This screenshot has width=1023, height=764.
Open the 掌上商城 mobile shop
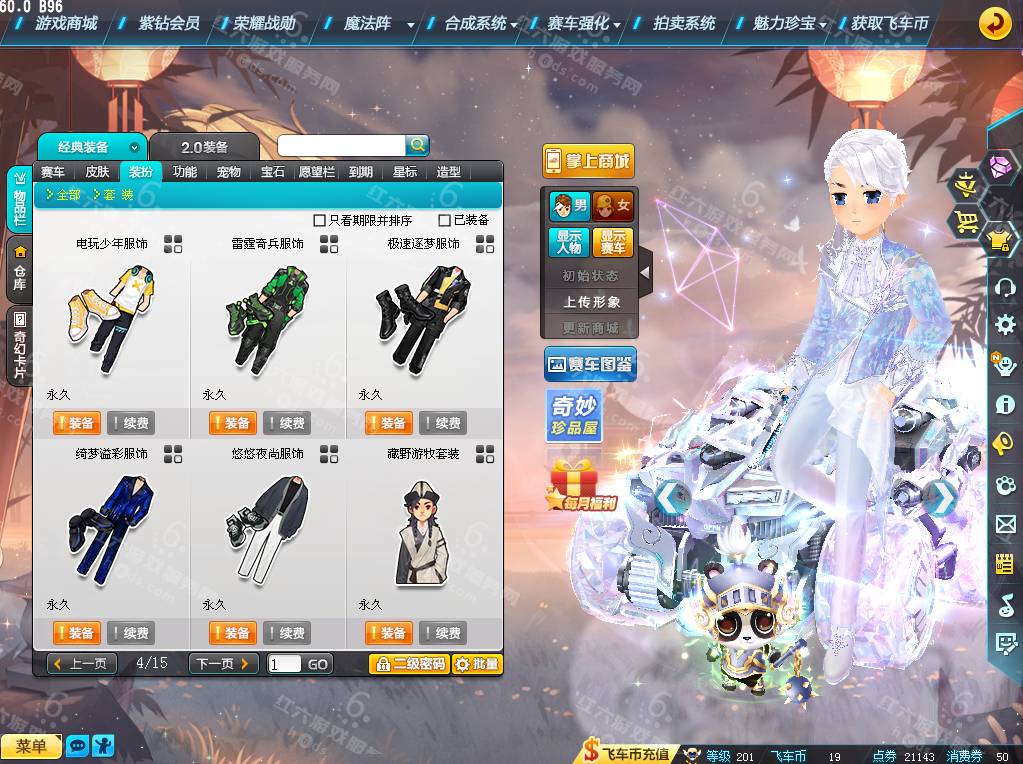588,161
